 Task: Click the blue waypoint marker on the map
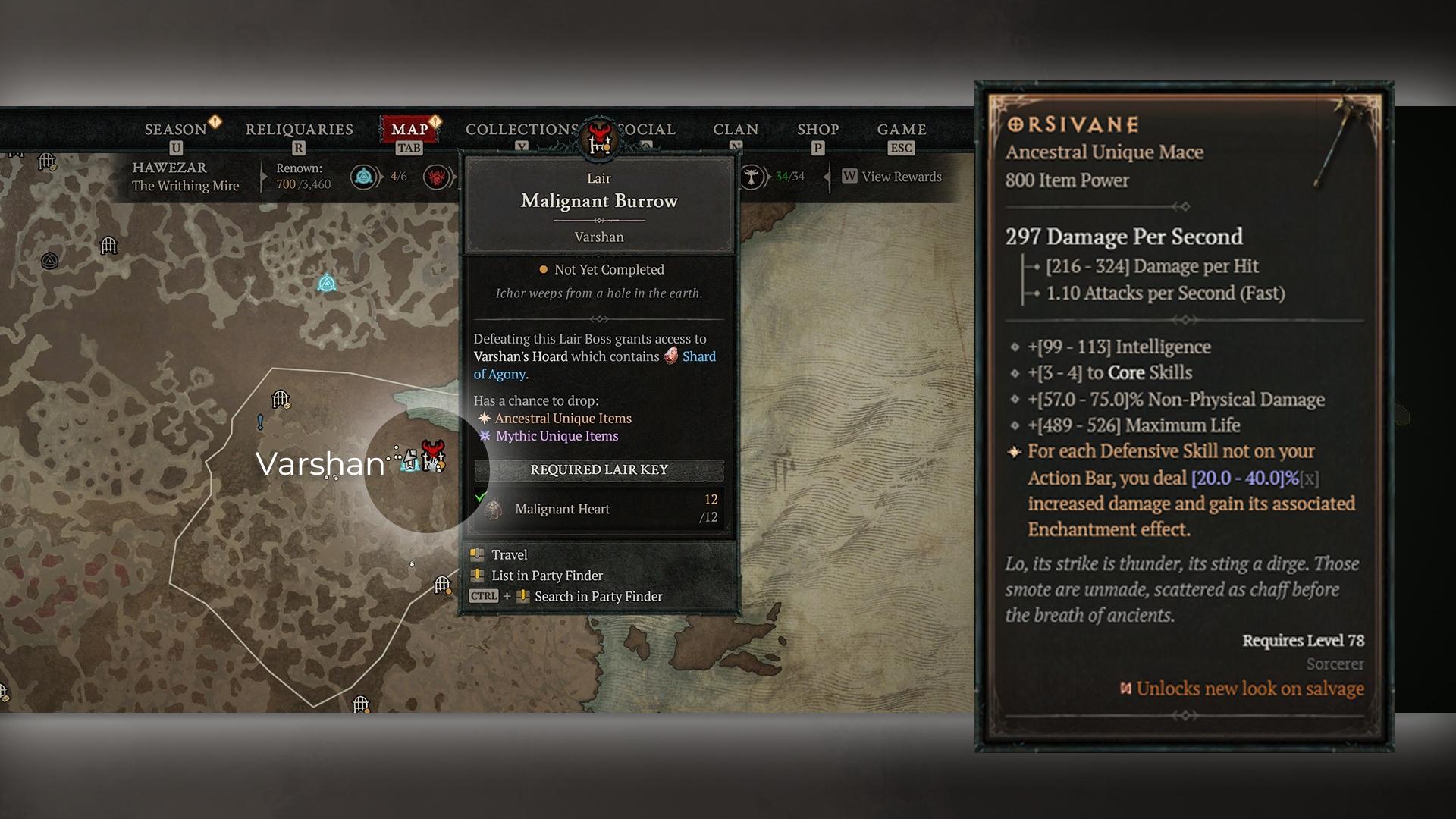[x=327, y=284]
